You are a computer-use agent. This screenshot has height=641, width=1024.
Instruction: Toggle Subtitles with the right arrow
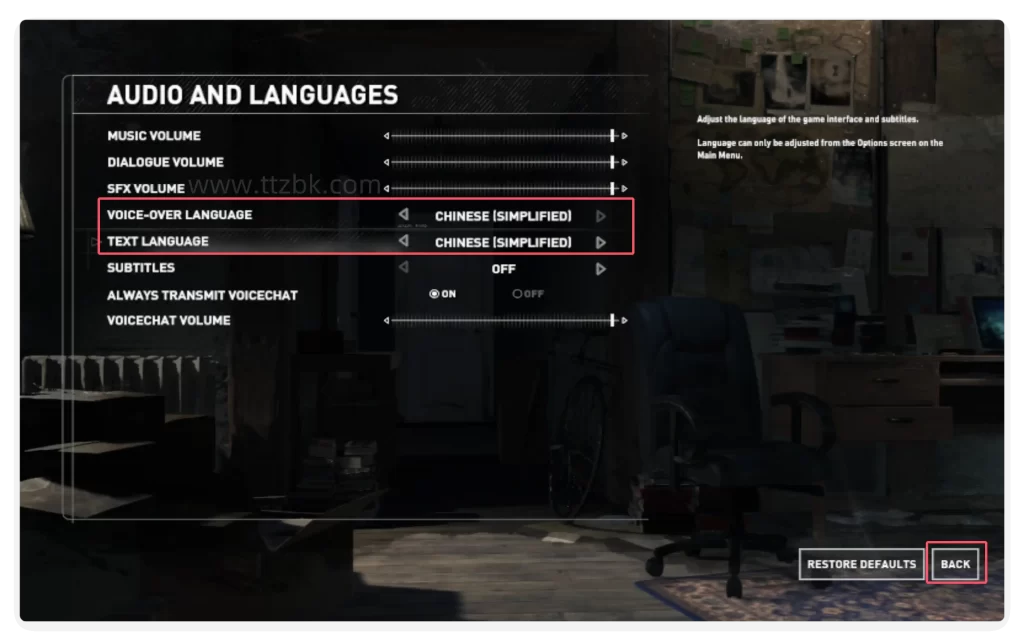click(x=601, y=269)
